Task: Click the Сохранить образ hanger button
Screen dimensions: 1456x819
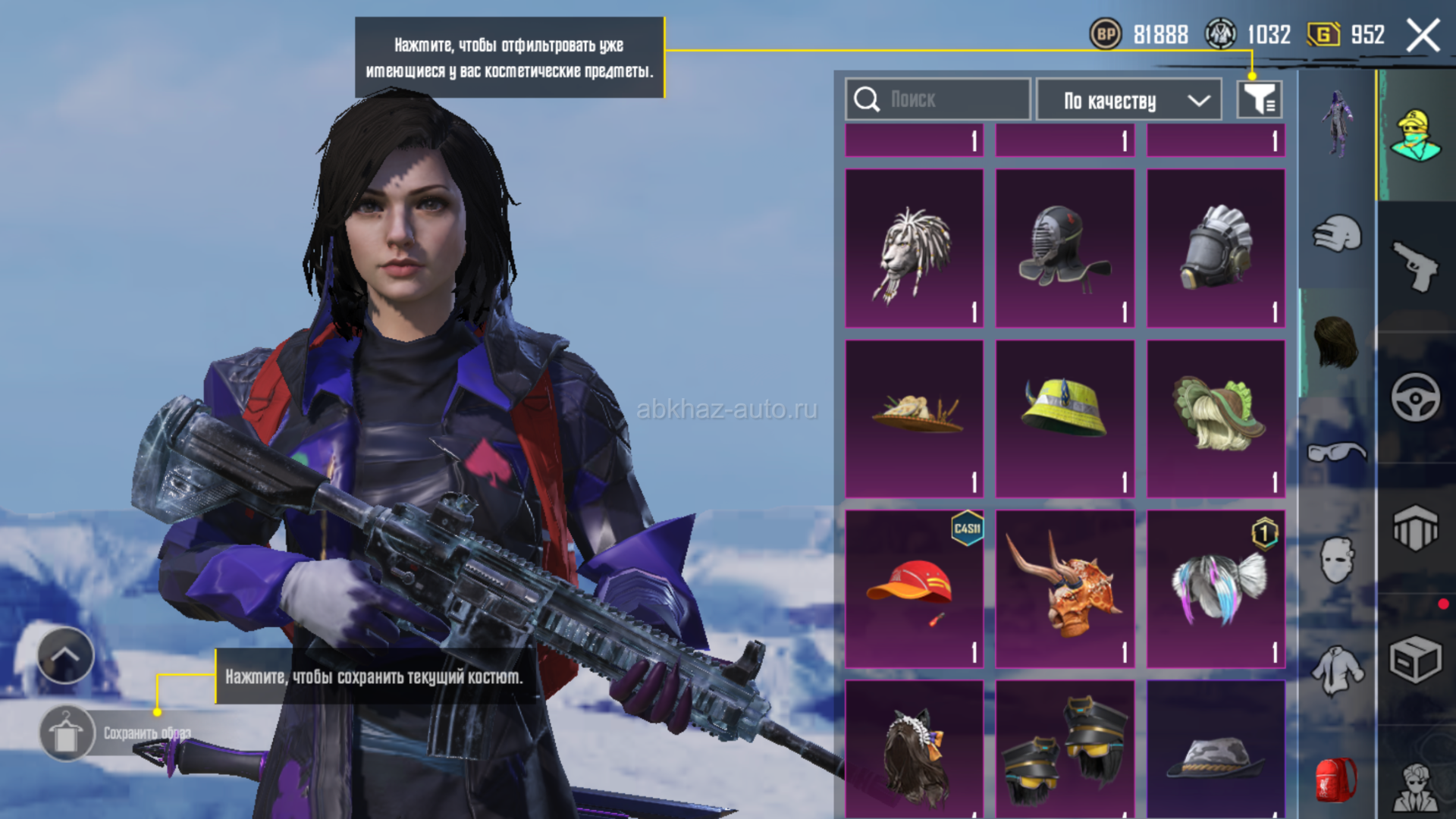Action: click(66, 733)
